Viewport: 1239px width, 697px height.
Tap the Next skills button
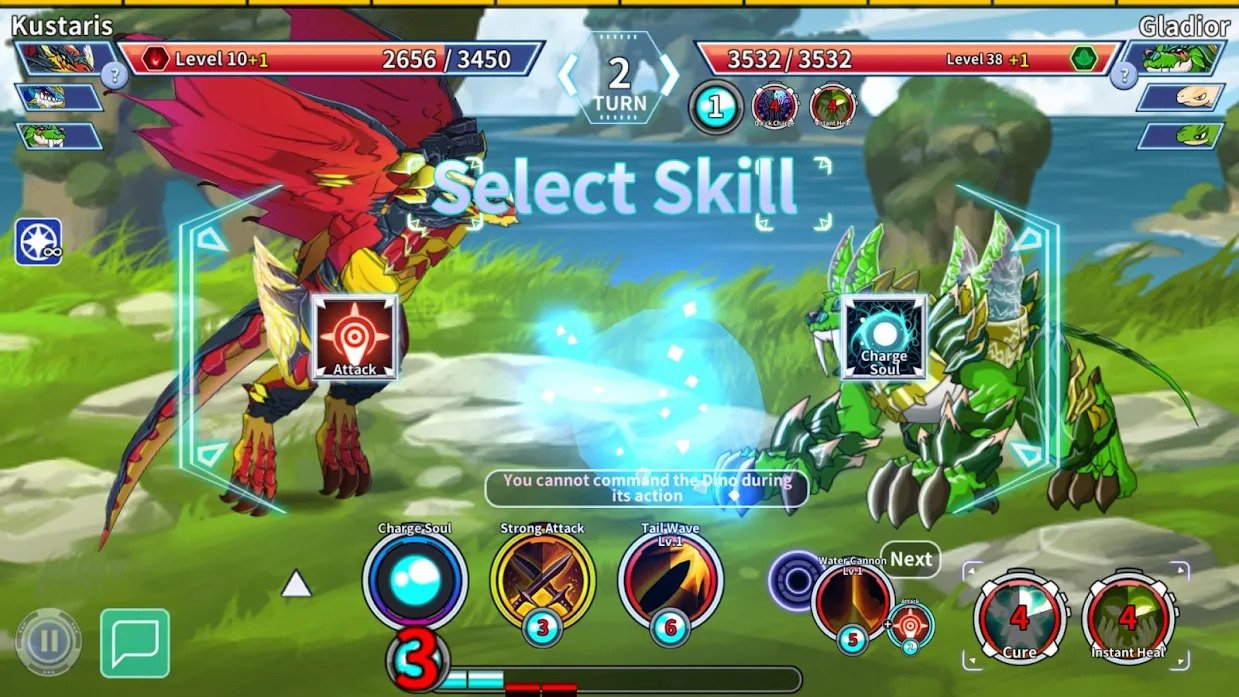click(x=910, y=560)
